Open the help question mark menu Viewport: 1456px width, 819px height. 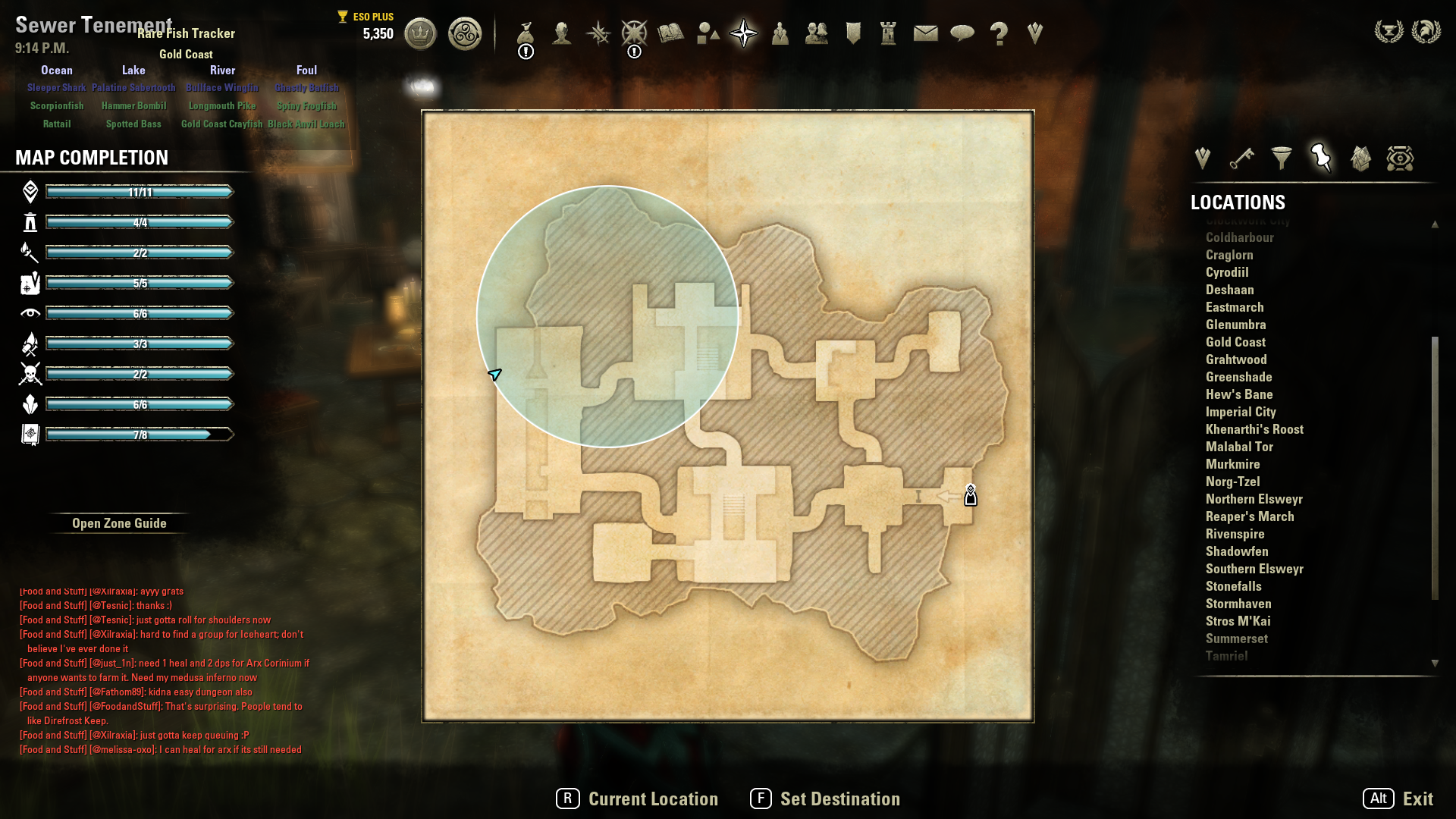[x=999, y=34]
